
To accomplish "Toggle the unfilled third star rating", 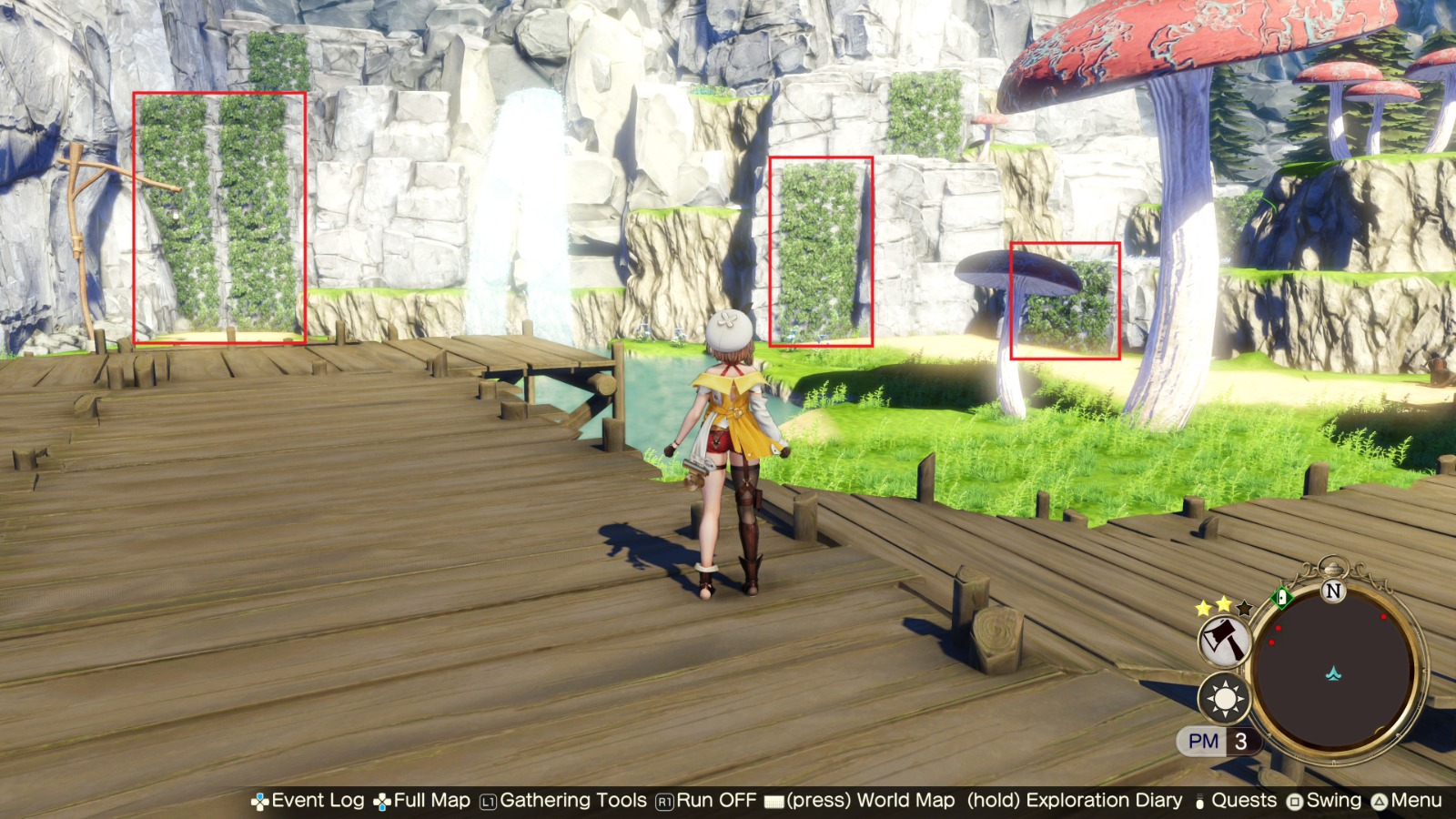I will click(1243, 608).
